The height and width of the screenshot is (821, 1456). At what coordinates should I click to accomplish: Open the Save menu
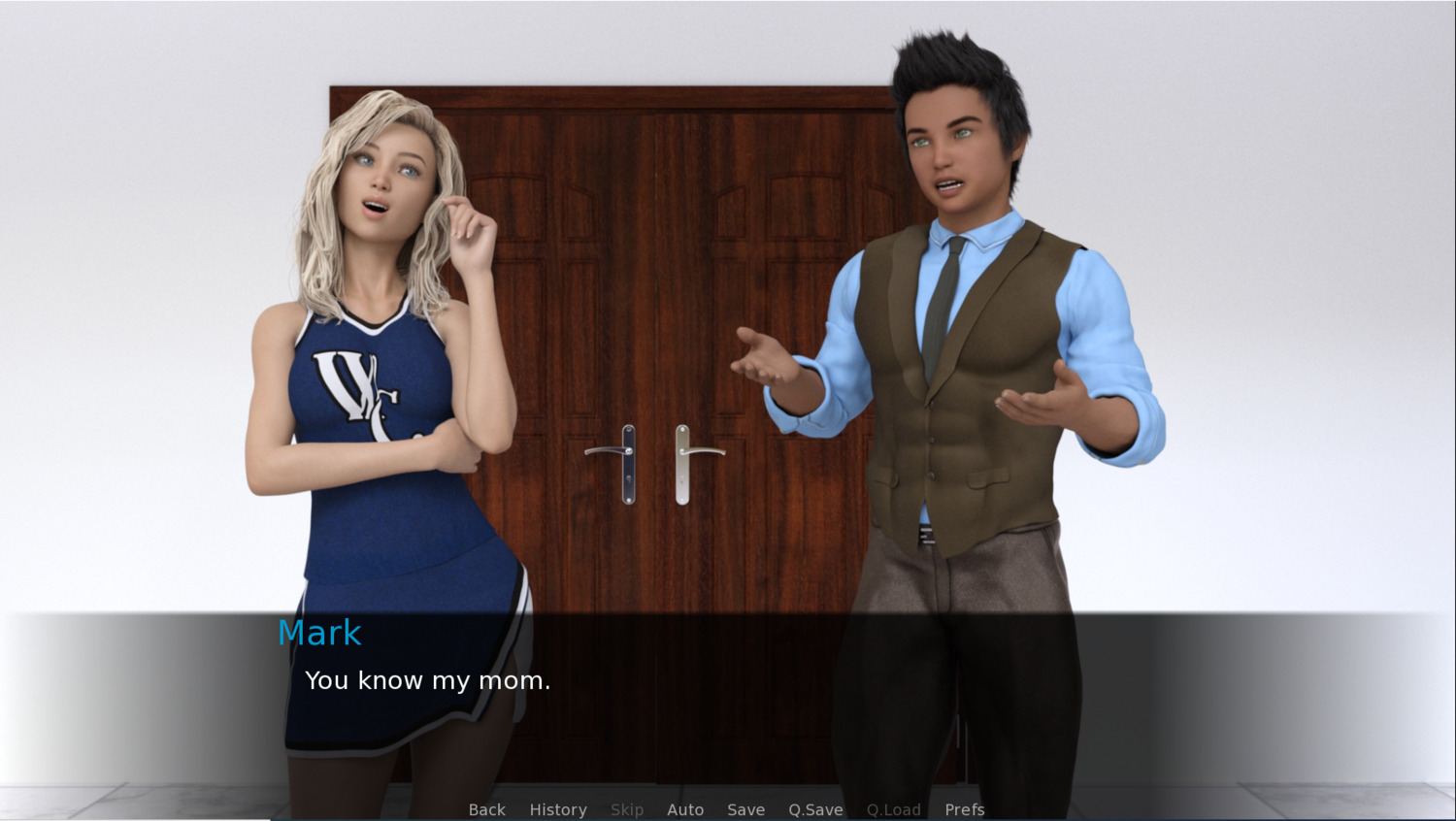point(745,809)
